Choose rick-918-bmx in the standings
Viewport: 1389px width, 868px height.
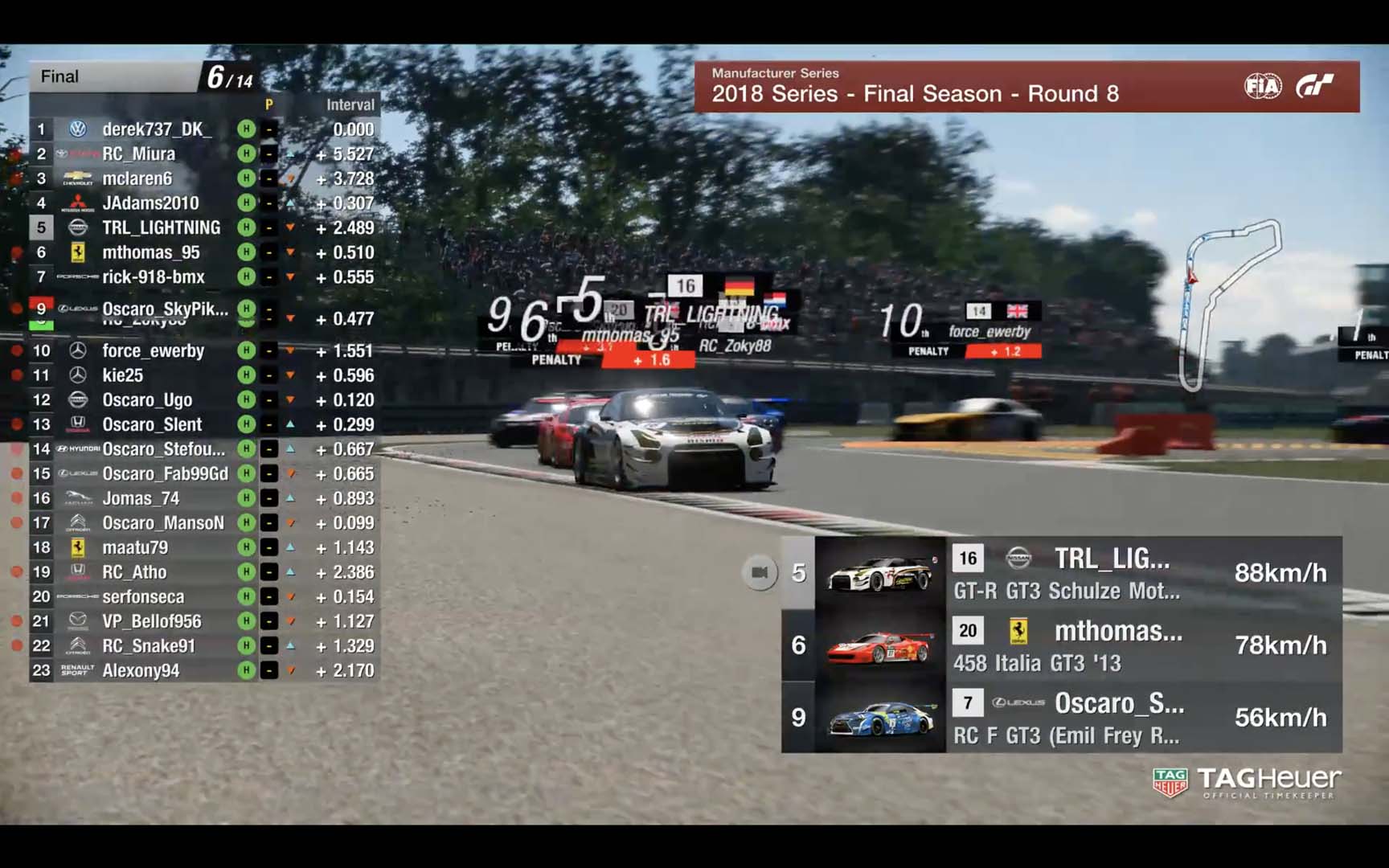pos(154,277)
